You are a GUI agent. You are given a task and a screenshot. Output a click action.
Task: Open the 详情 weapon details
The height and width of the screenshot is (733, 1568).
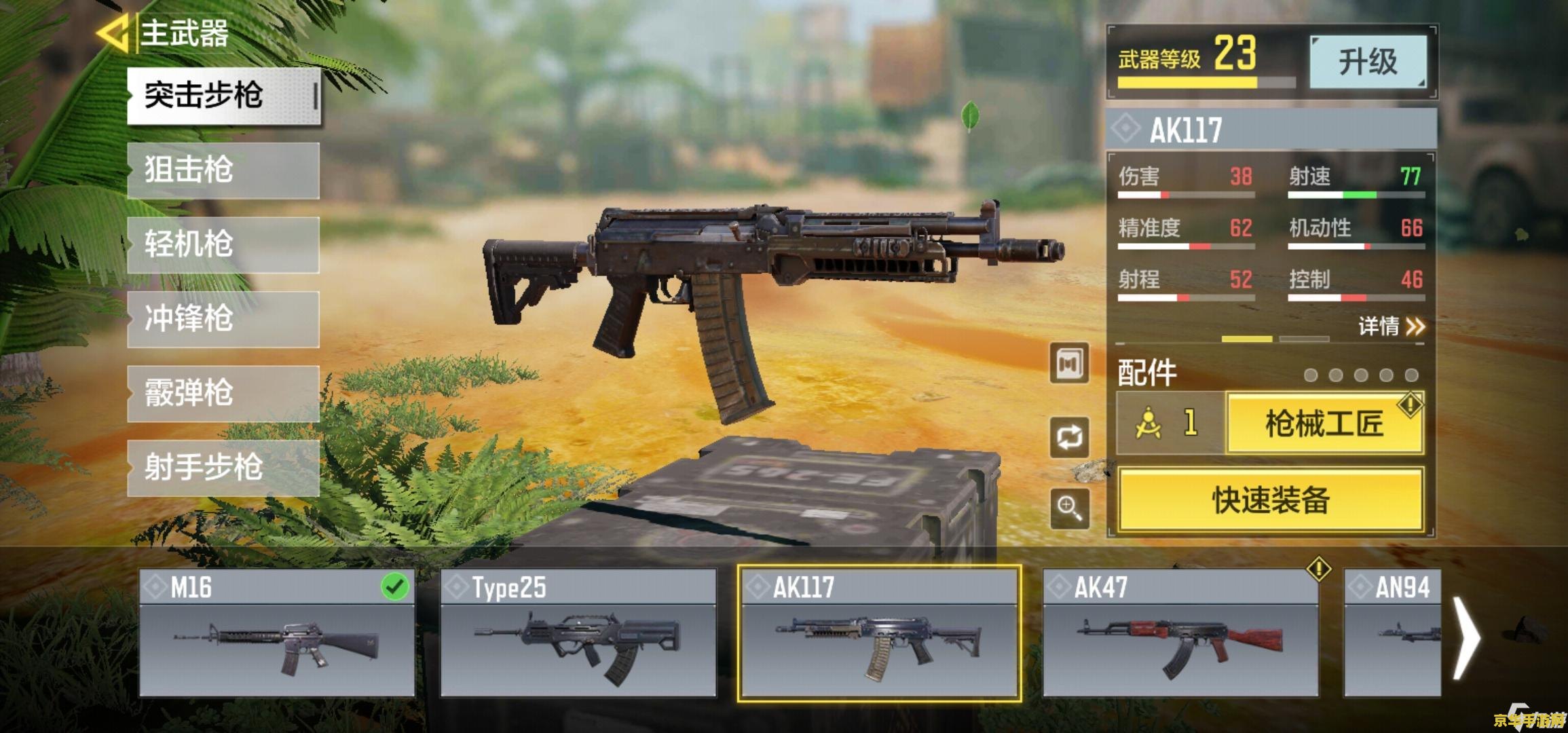(1391, 326)
